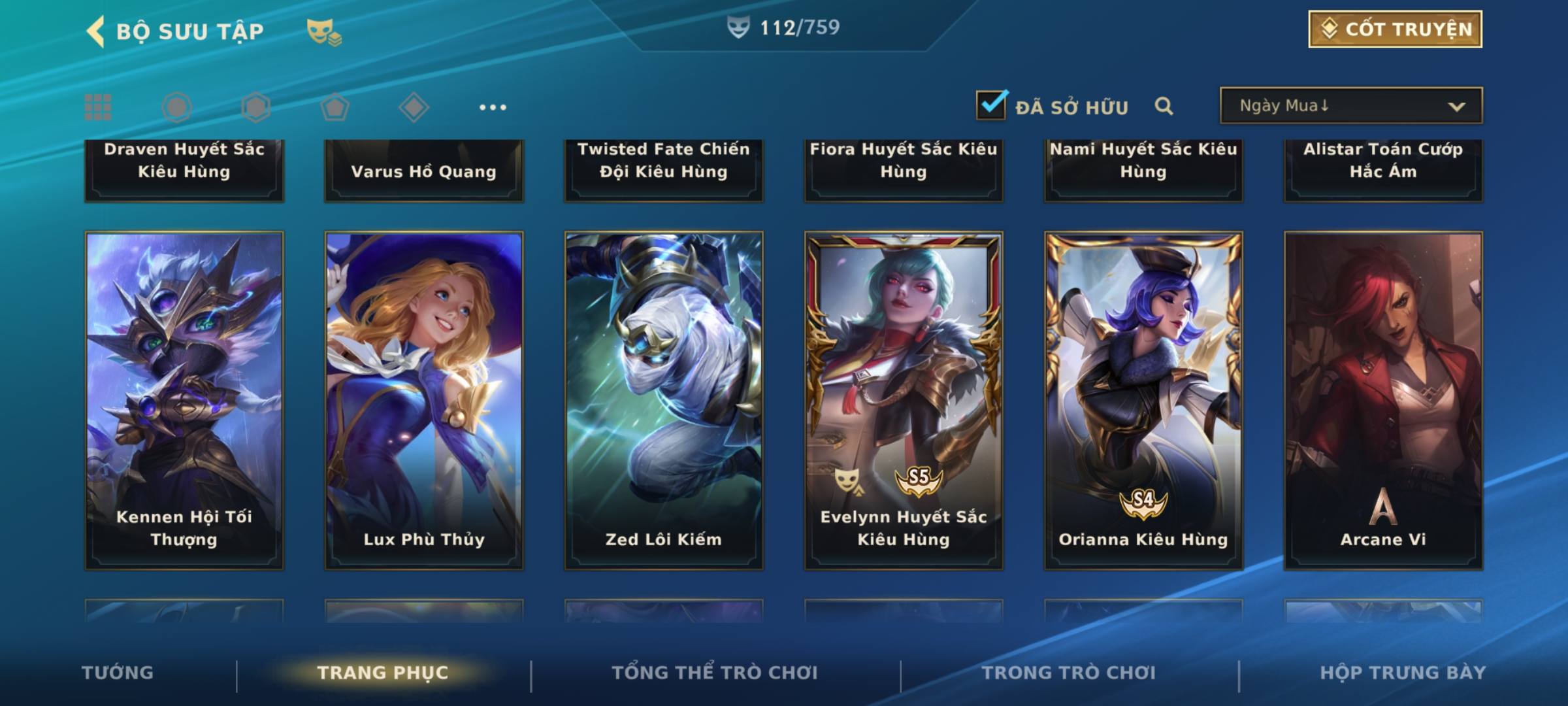Pick the Orianna Kiêu Hùng skin card
Image resolution: width=1568 pixels, height=706 pixels.
point(1143,400)
